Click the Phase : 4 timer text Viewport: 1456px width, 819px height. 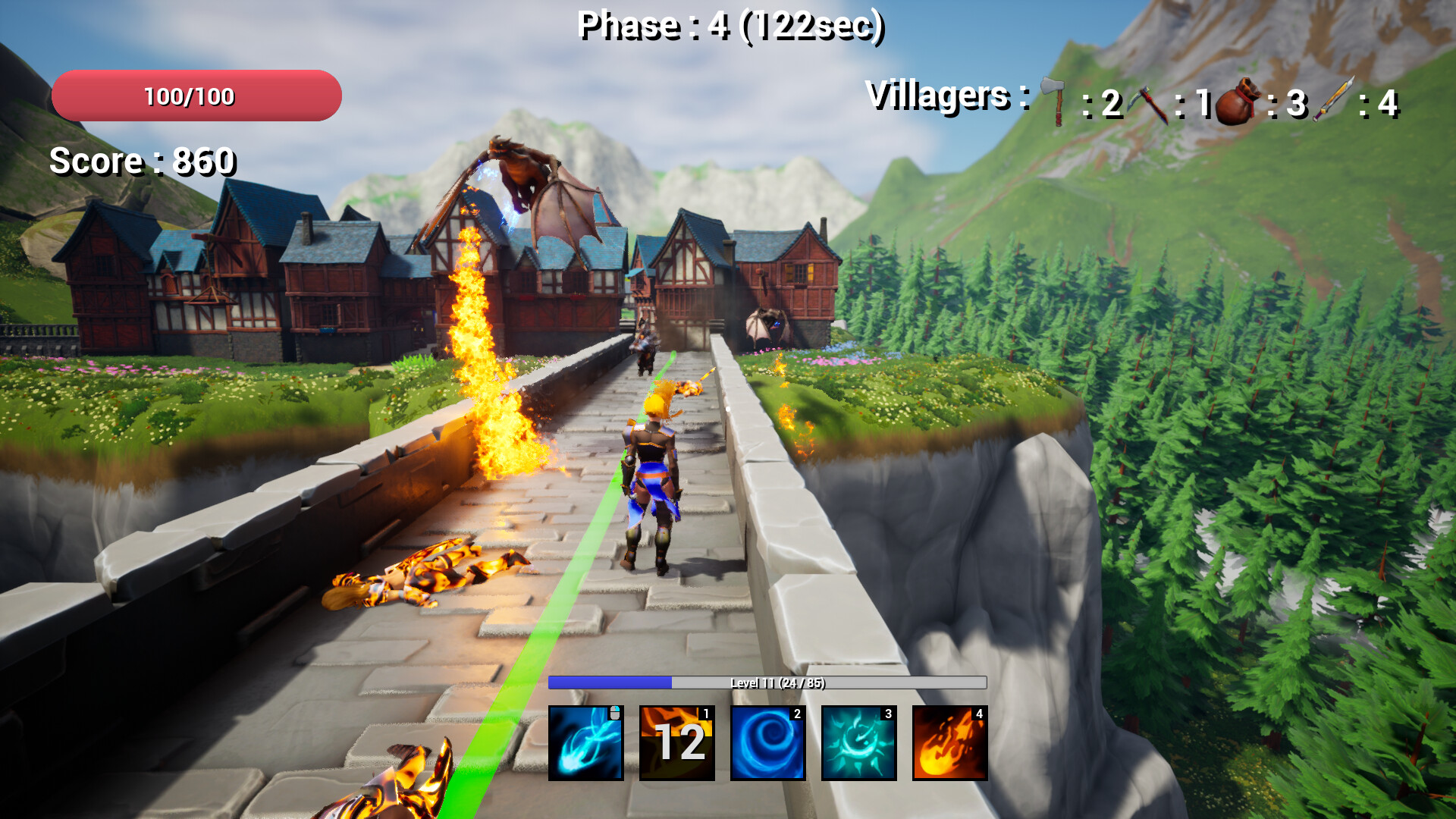coord(732,26)
